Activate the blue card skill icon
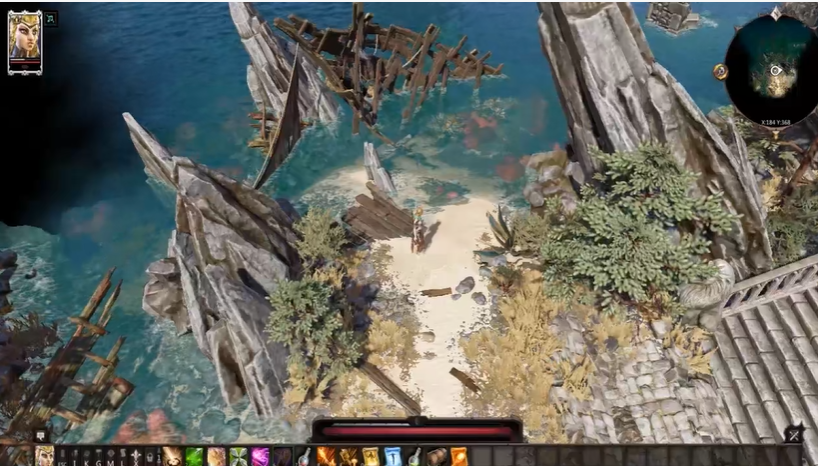Image resolution: width=818 pixels, height=466 pixels. tap(392, 457)
